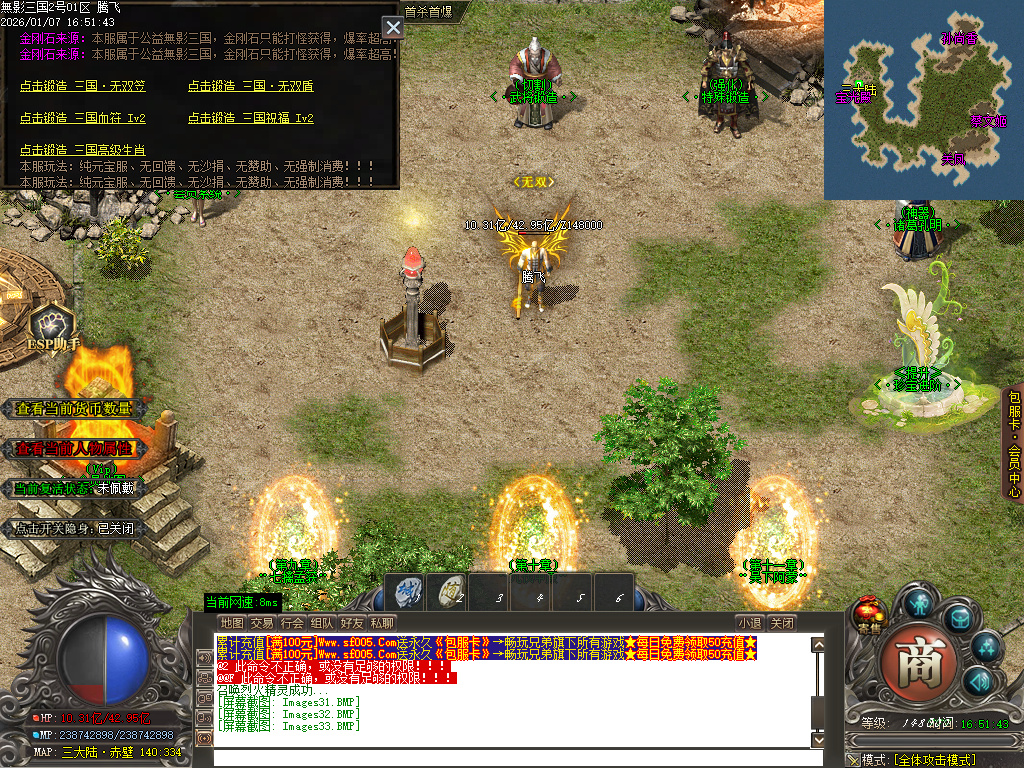The image size is (1024, 768).
Task: Open the island minimap
Action: point(923,100)
